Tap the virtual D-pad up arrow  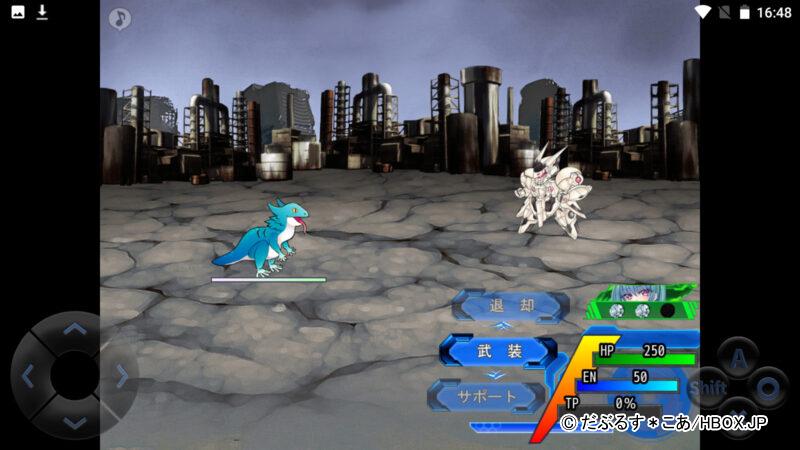click(74, 328)
